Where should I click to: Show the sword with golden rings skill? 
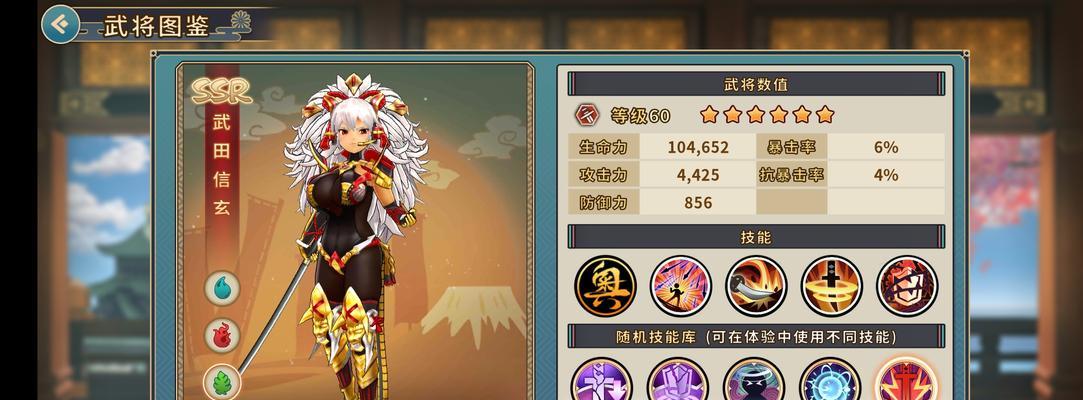point(831,285)
